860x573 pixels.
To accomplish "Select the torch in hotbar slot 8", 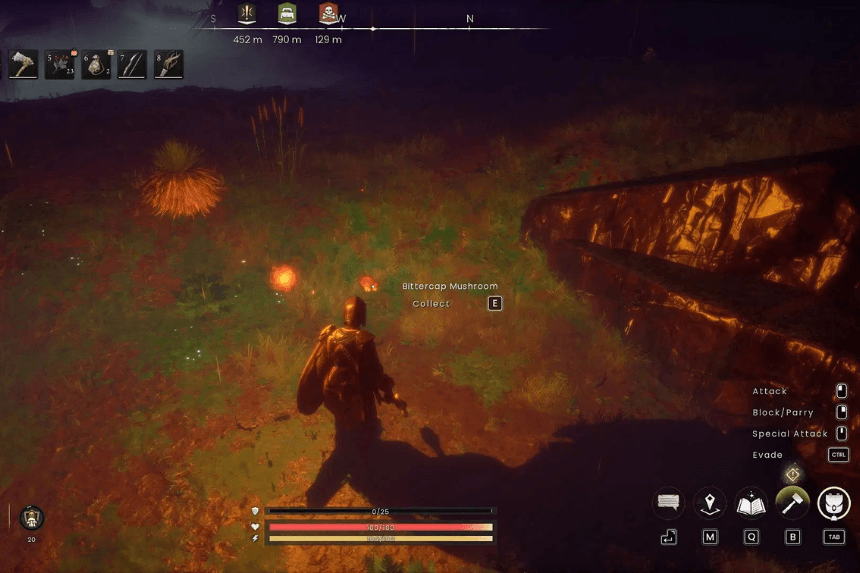I will tap(168, 65).
